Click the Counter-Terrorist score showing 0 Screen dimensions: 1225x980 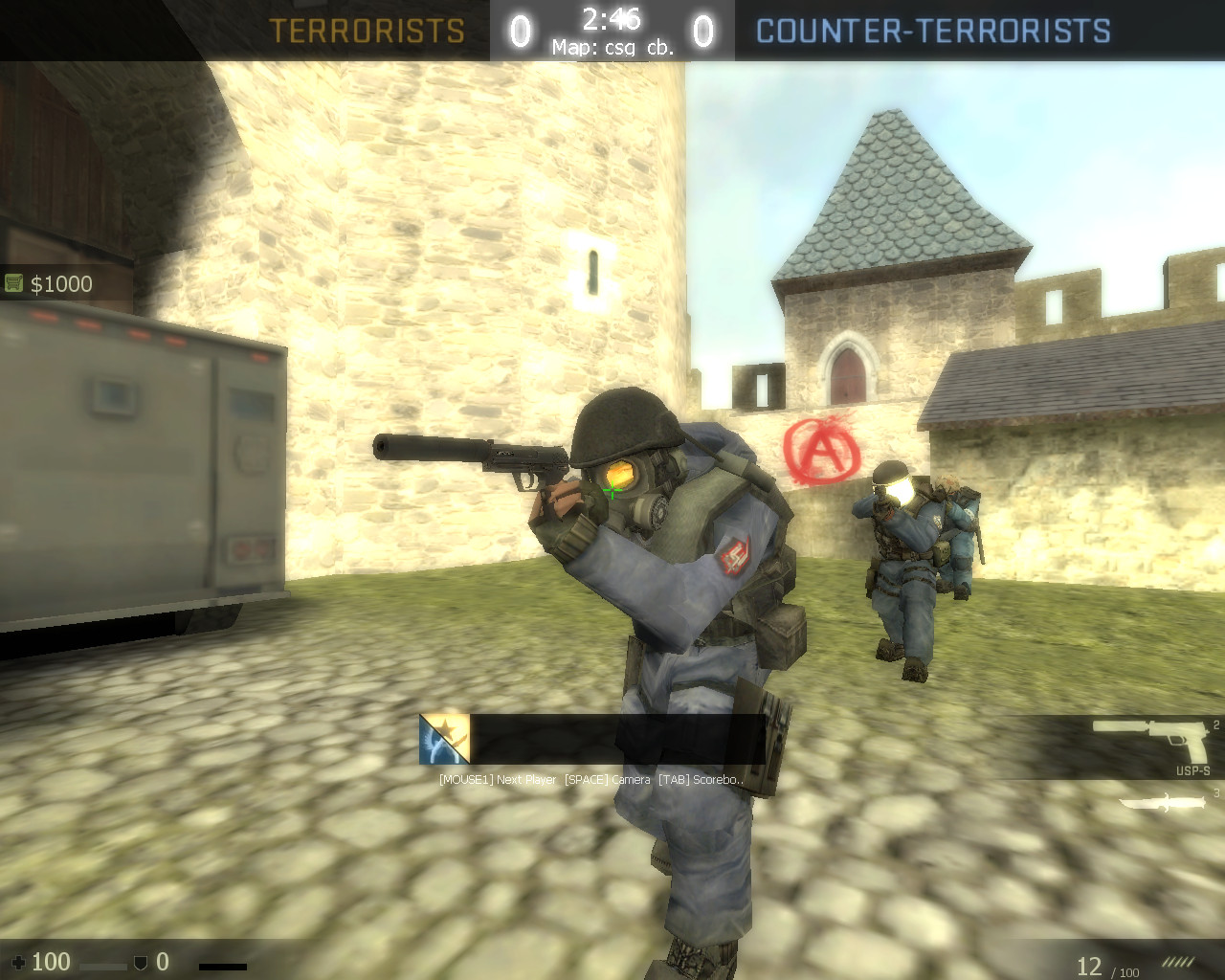[705, 30]
